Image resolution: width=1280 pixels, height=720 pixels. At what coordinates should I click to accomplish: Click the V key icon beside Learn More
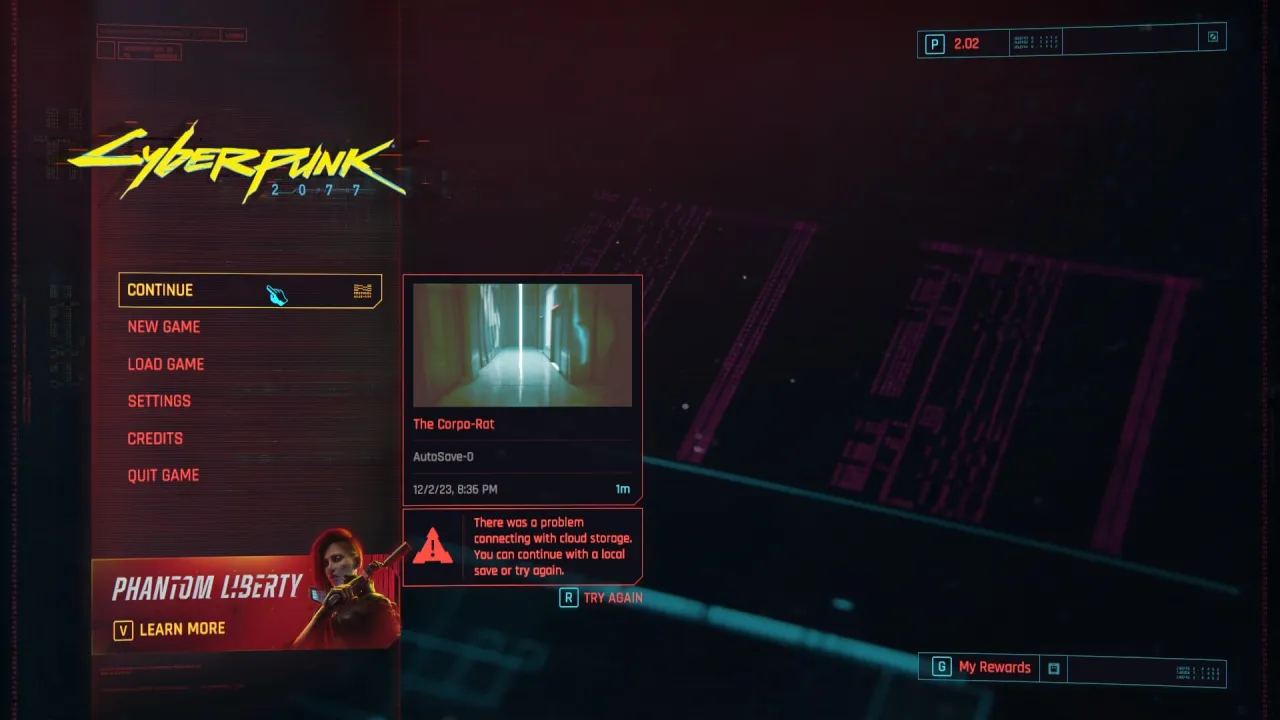point(122,629)
